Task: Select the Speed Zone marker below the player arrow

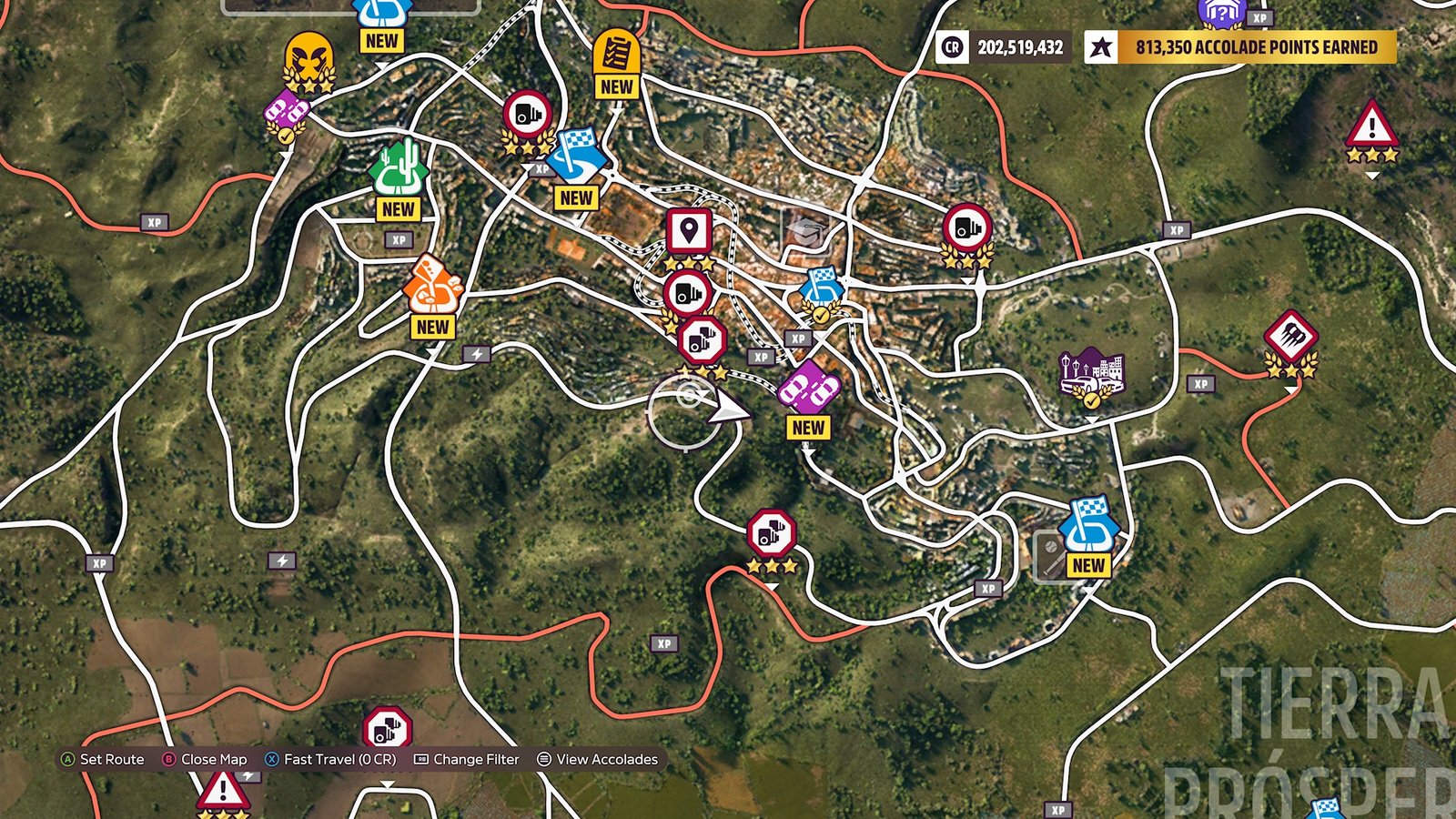Action: pyautogui.click(x=769, y=531)
